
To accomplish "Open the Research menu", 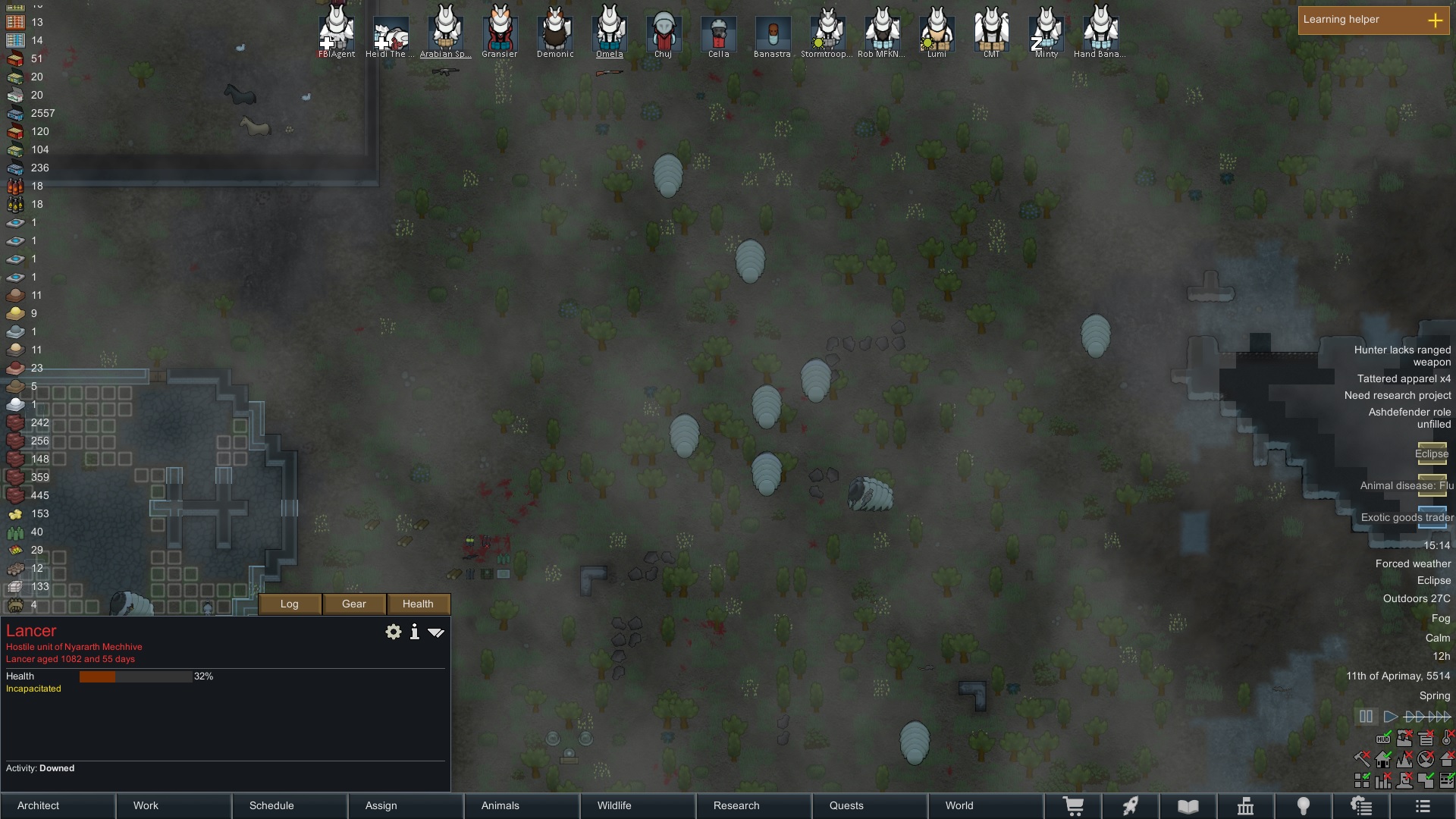I will point(753,805).
